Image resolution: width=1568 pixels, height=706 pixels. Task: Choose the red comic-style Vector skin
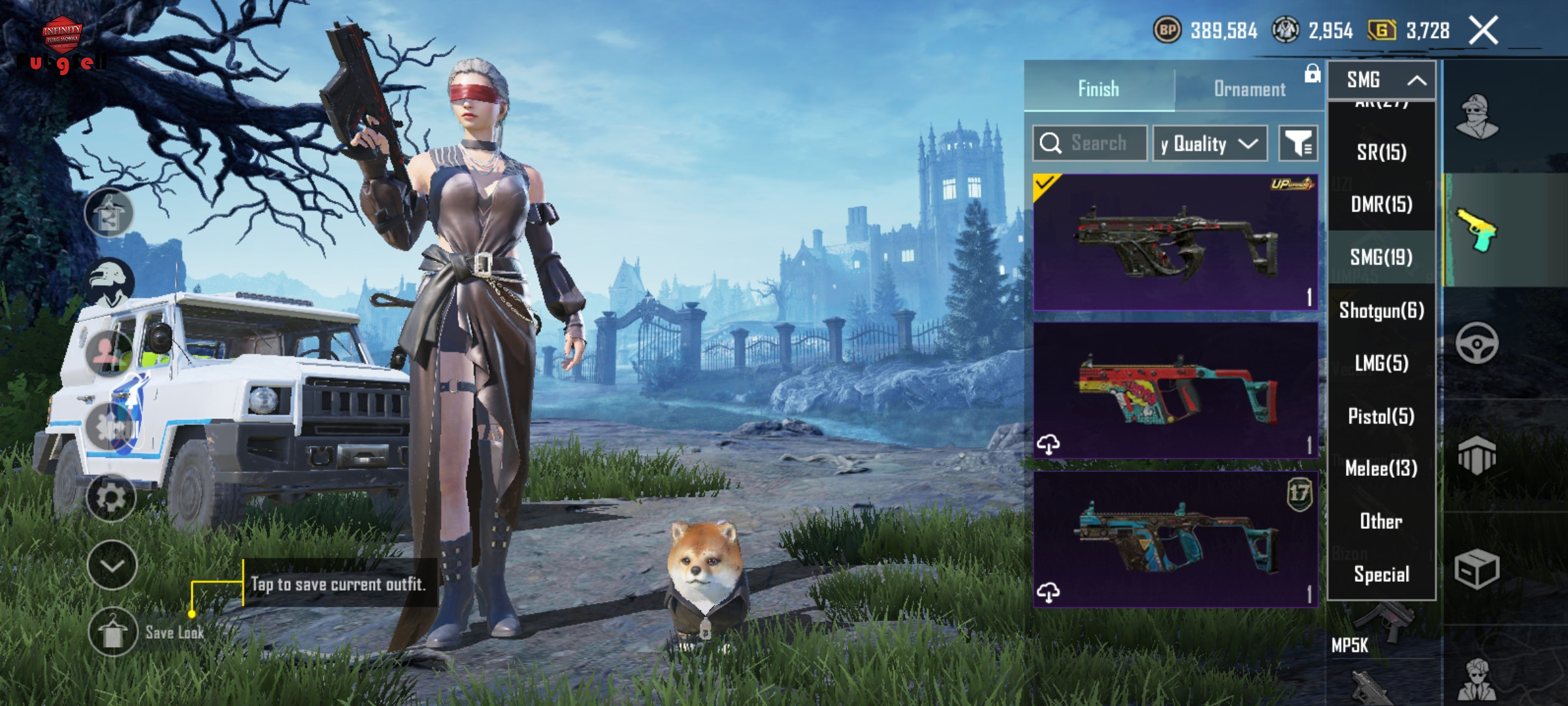click(1175, 390)
